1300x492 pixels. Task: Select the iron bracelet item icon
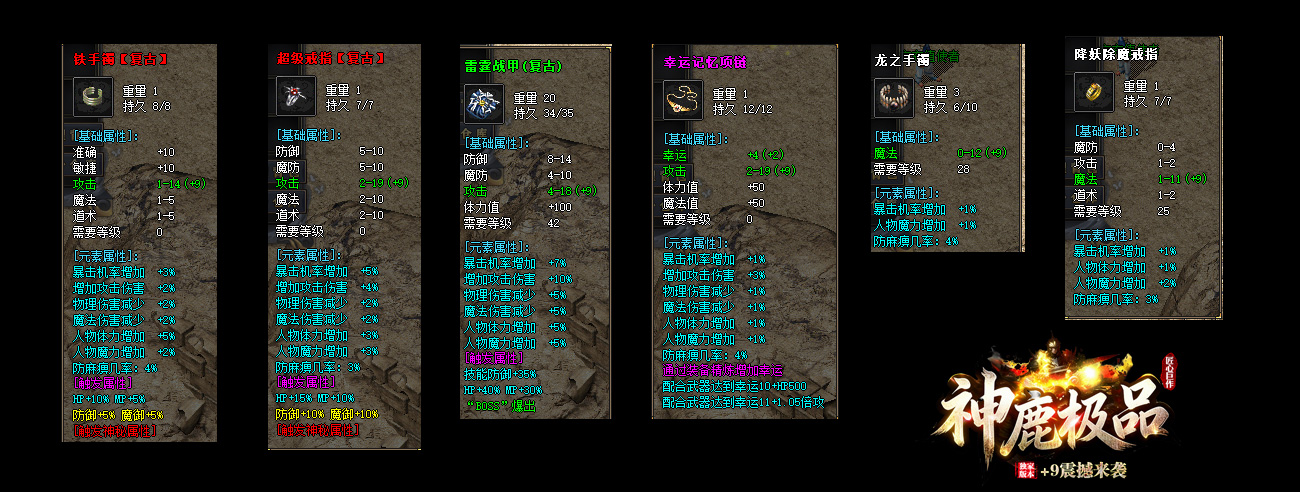click(91, 96)
